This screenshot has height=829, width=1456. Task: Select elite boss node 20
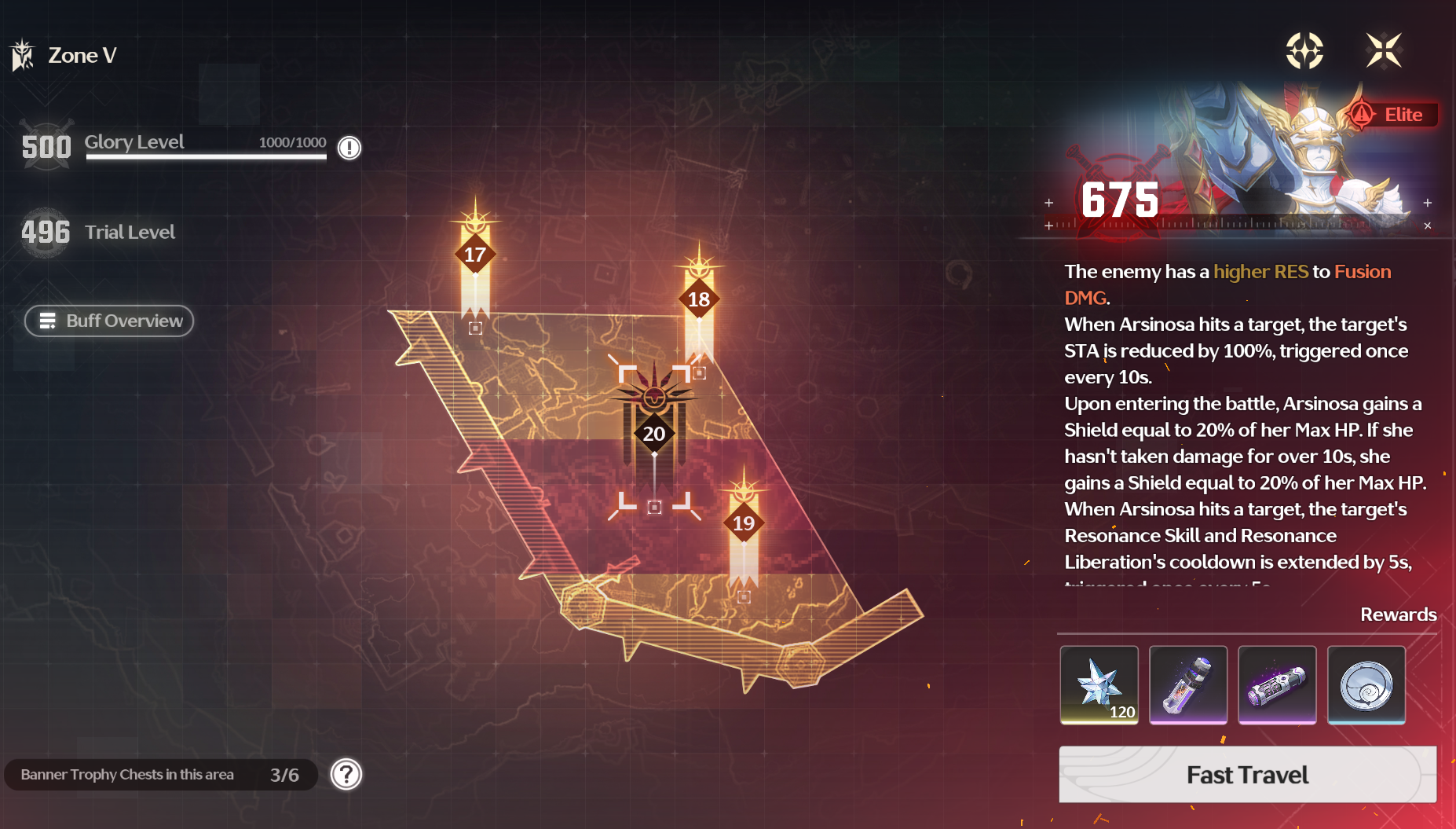(x=654, y=434)
